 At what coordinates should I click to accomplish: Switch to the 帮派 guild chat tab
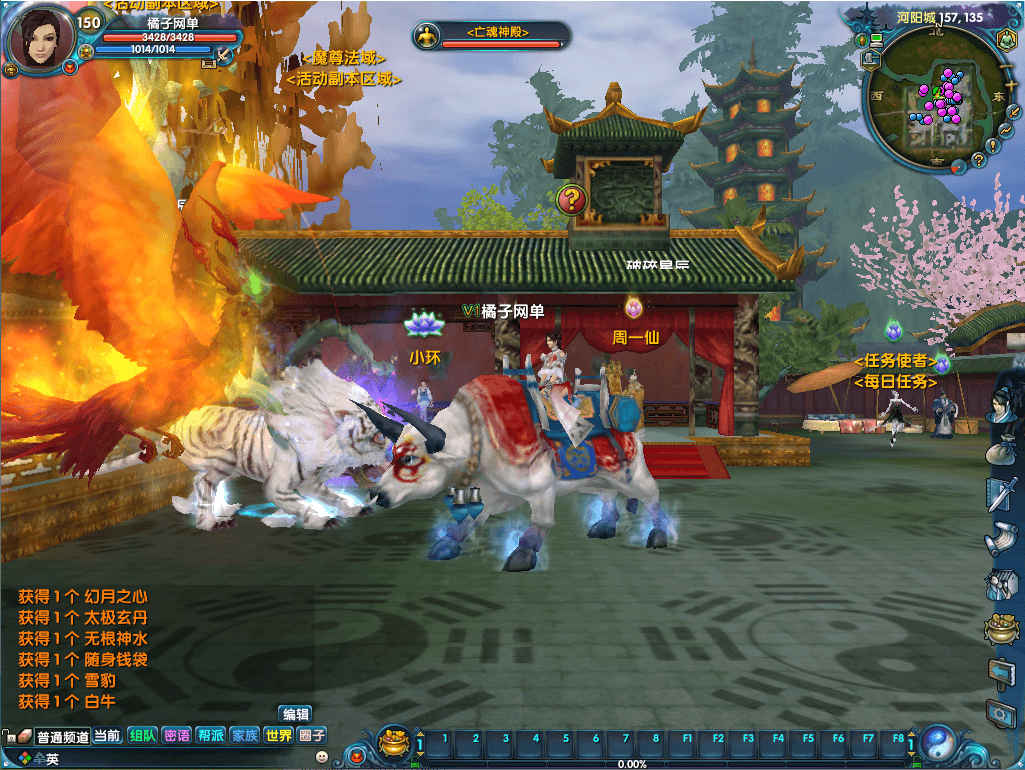pos(211,736)
